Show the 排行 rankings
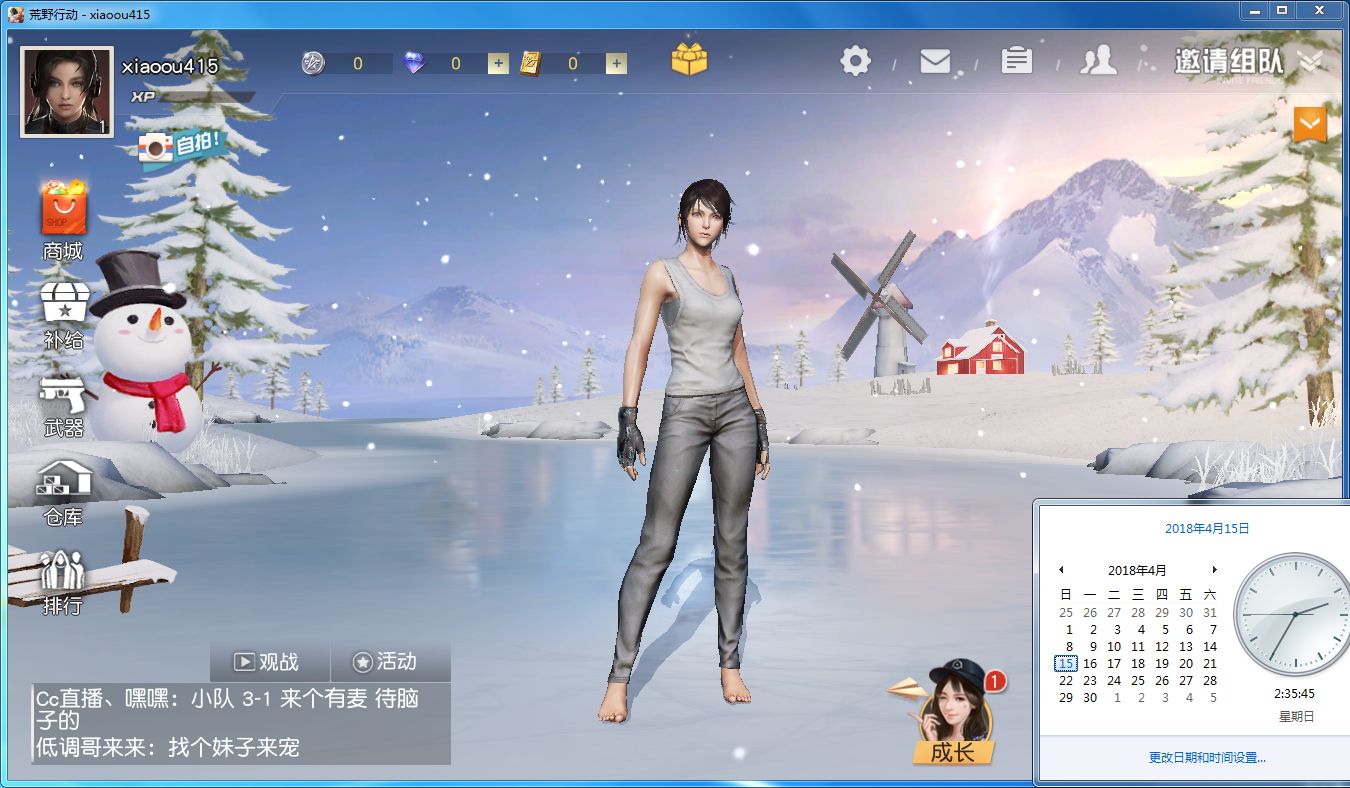Screen dimensions: 1350x788 click(x=63, y=582)
